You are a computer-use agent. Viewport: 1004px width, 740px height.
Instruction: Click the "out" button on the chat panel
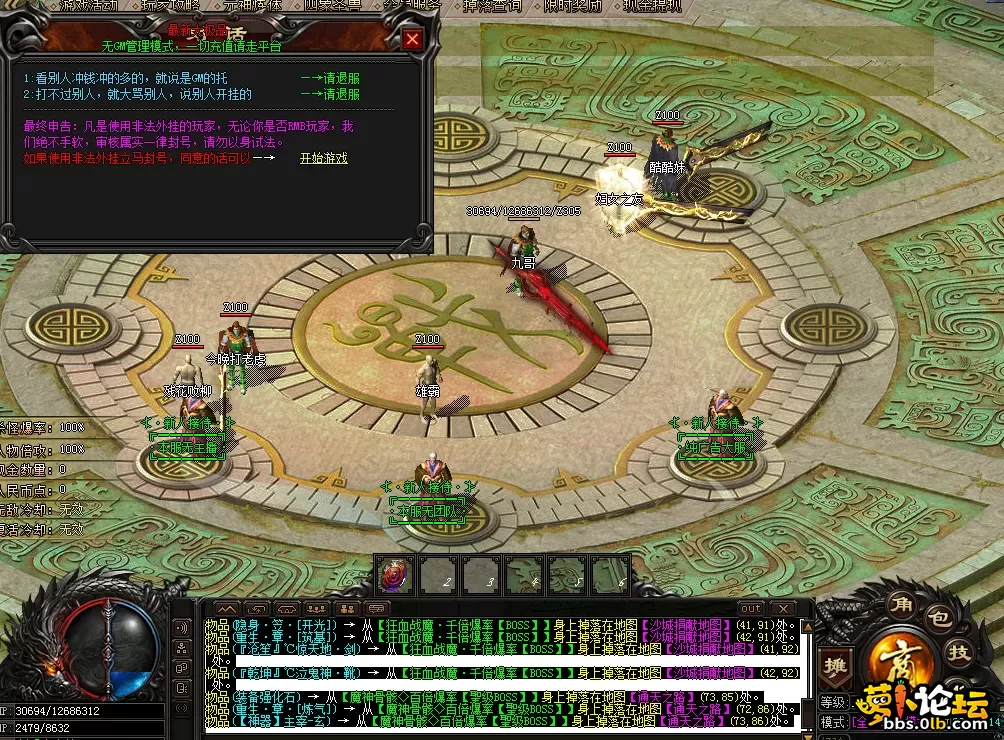point(750,608)
